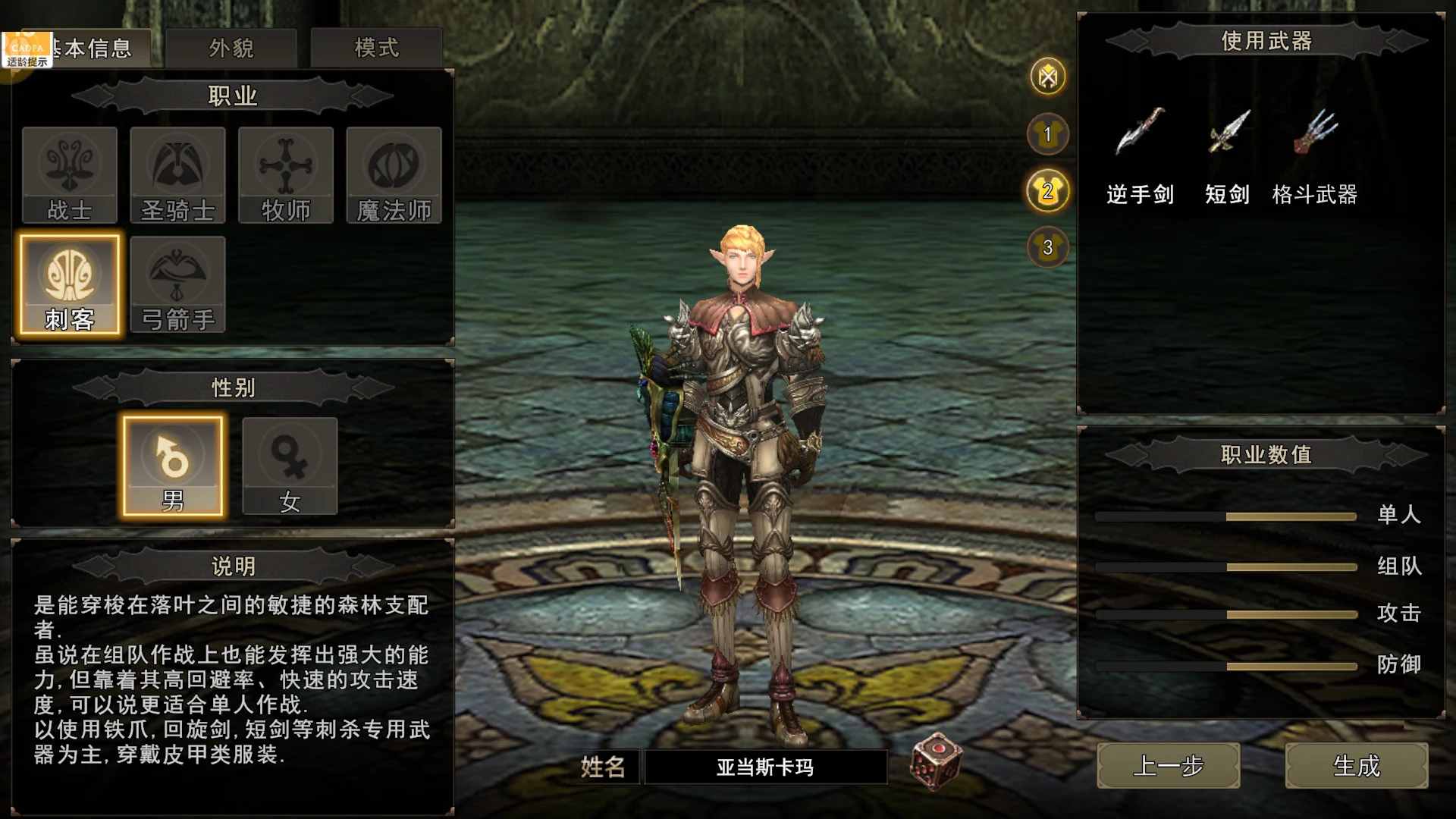Switch gender to 女 female
This screenshot has height=819, width=1456.
pyautogui.click(x=290, y=466)
